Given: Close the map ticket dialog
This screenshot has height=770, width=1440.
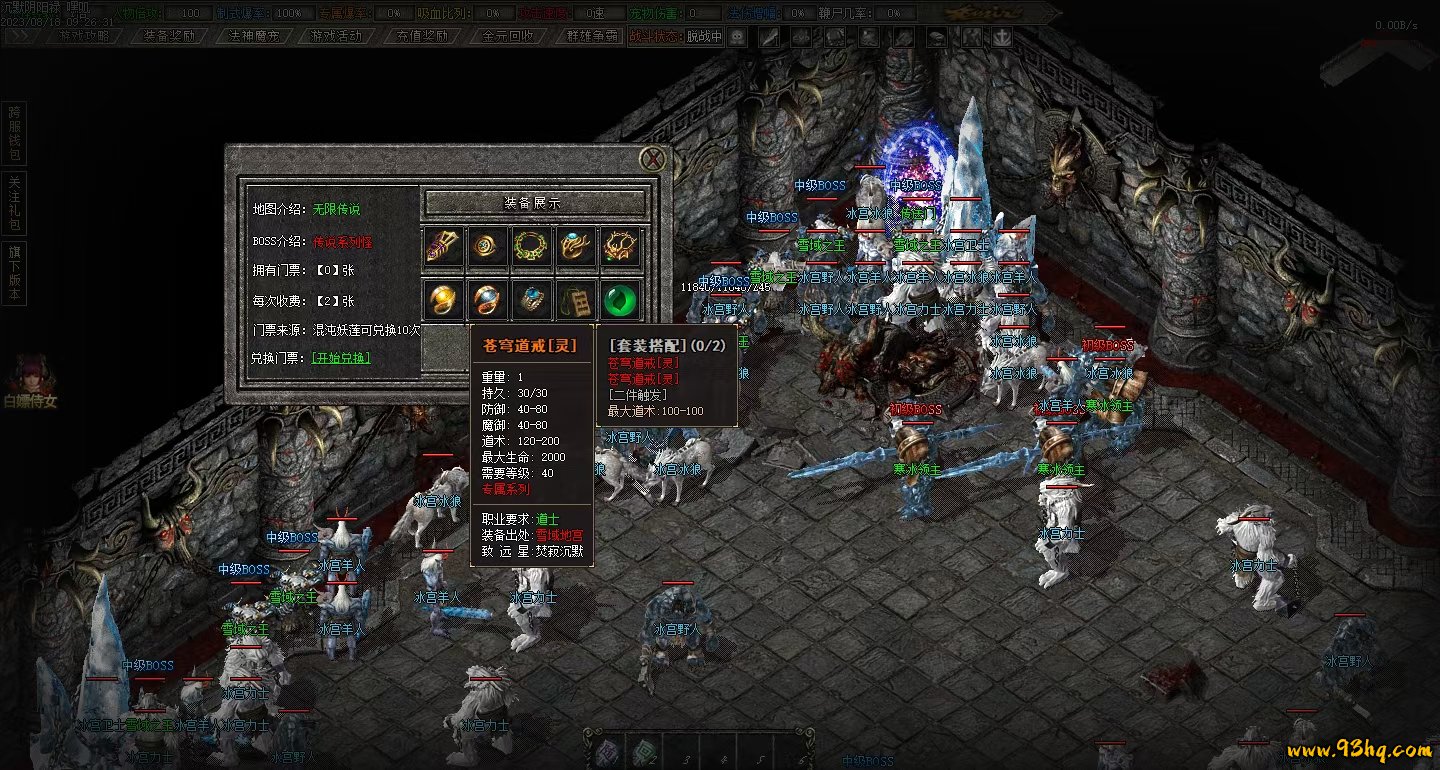Looking at the screenshot, I should pos(653,159).
